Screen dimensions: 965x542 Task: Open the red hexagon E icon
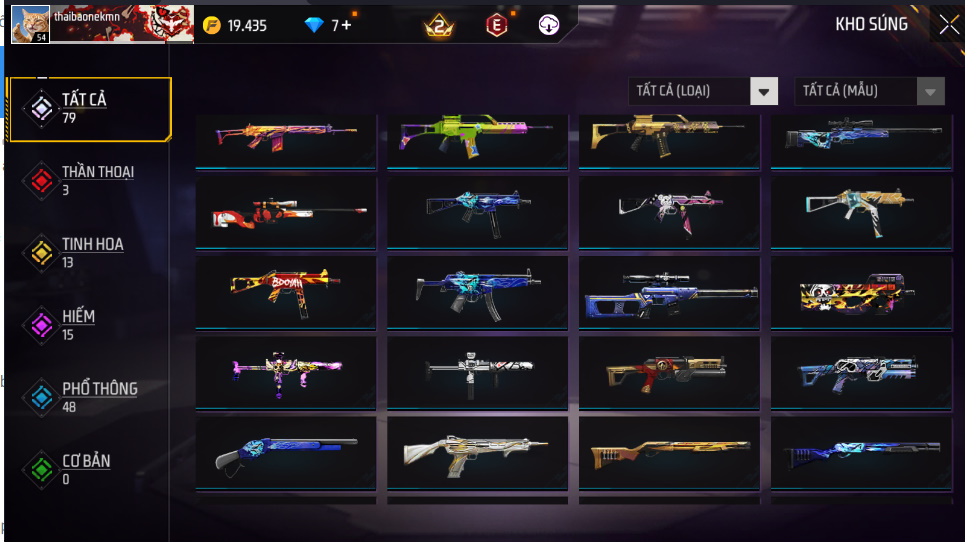click(x=496, y=26)
